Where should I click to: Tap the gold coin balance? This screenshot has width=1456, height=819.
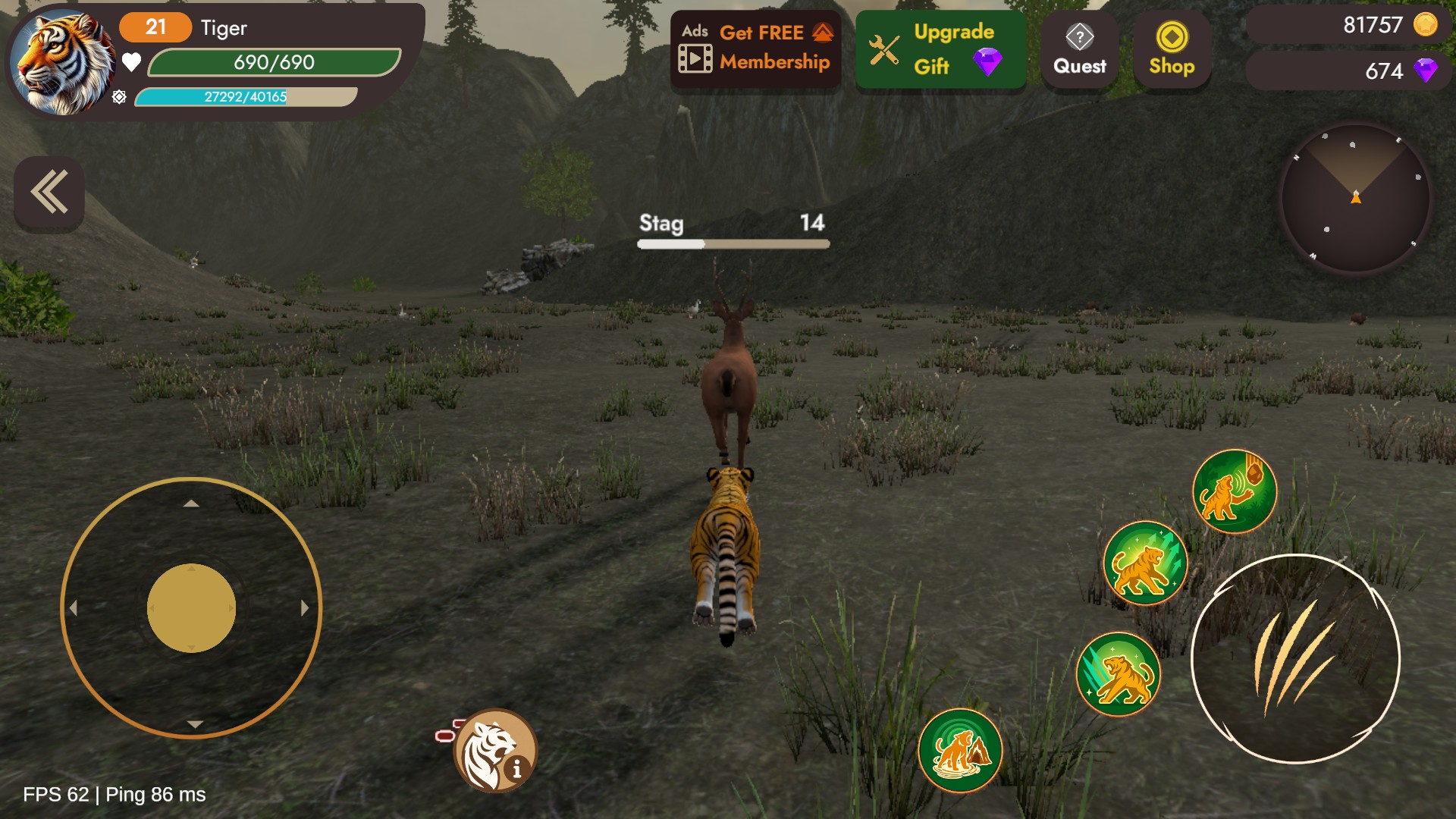click(1350, 26)
